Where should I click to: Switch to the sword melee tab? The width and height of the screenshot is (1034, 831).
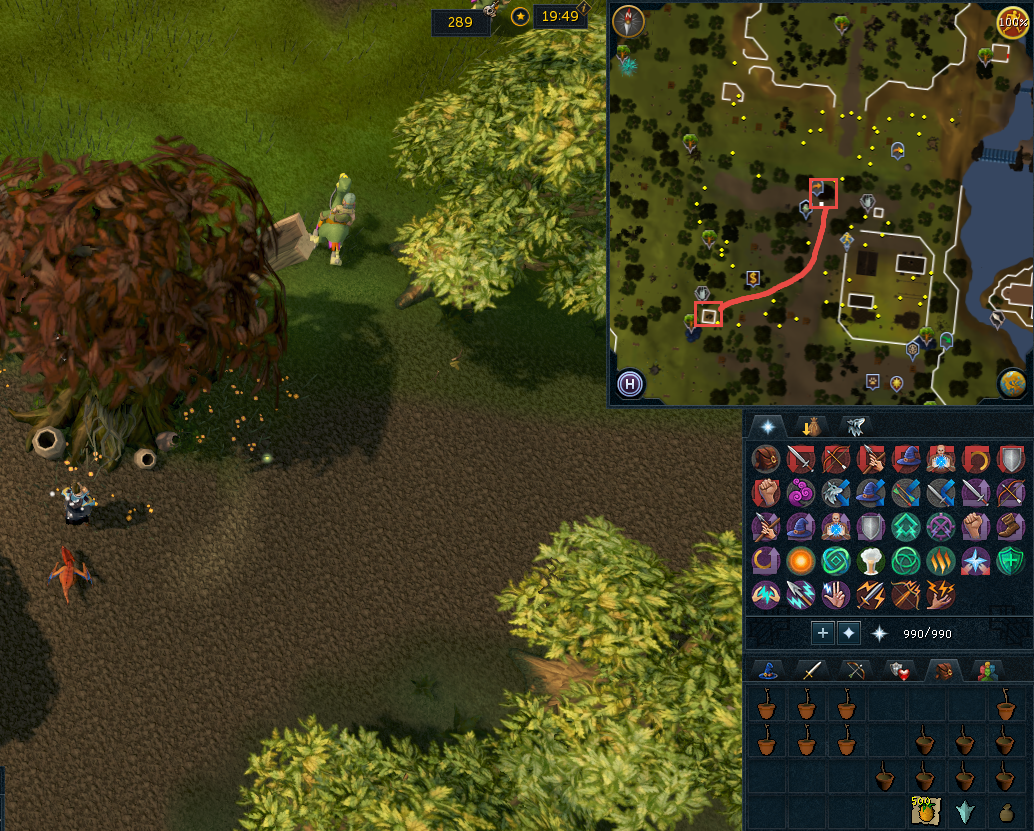(811, 671)
